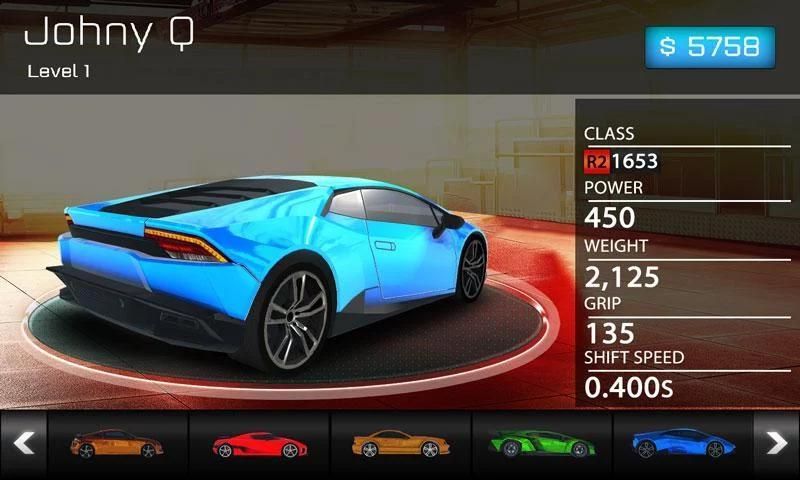
Task: Pick the blue car thumbnail
Action: tap(682, 443)
